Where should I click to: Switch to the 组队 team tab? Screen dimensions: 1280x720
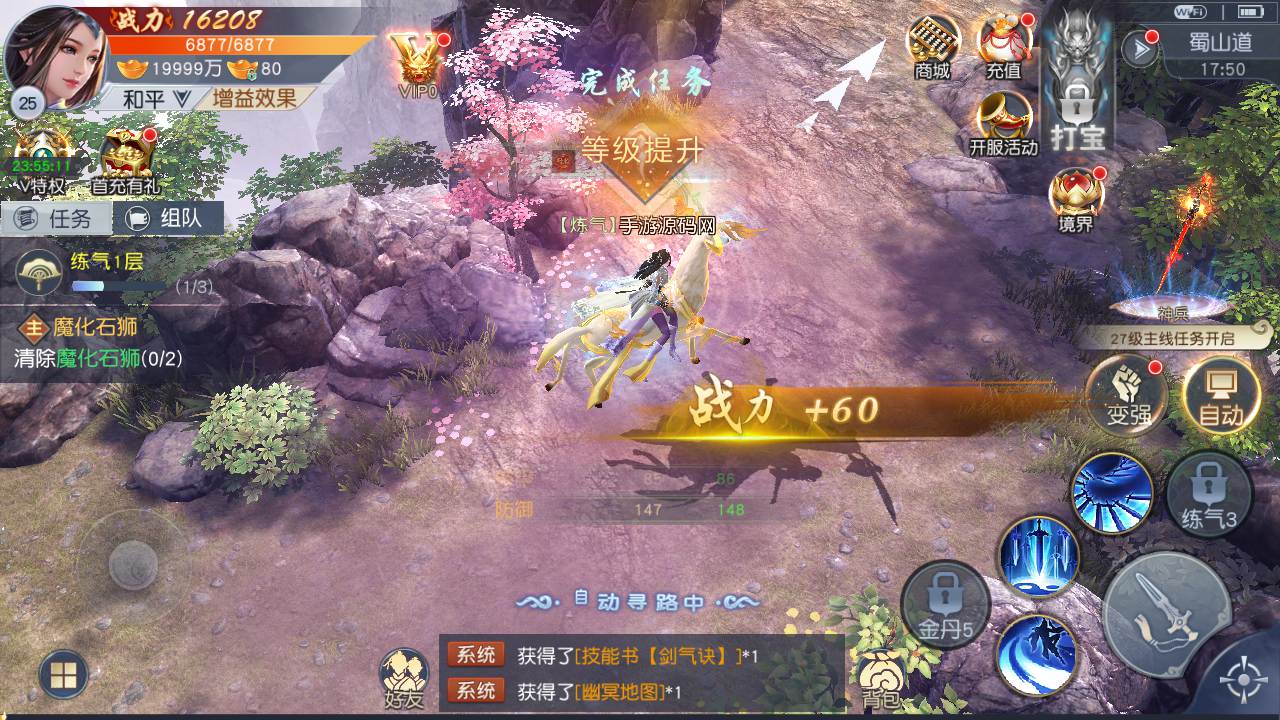pyautogui.click(x=168, y=218)
